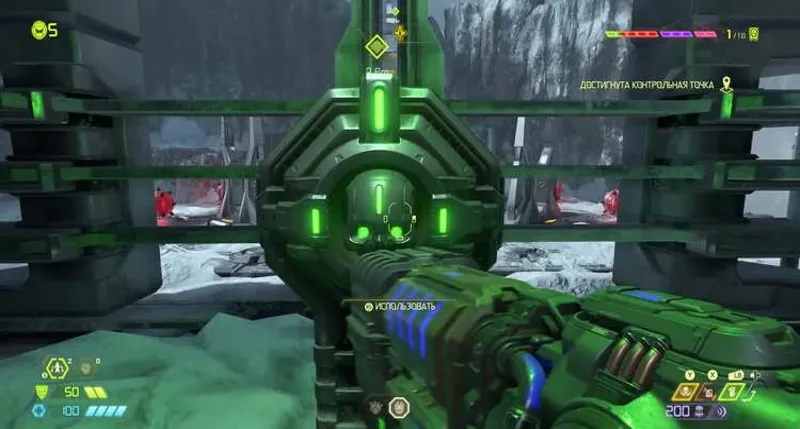Click the yellow armor shield icon
Screen dimensions: 800x429
[x=41, y=392]
